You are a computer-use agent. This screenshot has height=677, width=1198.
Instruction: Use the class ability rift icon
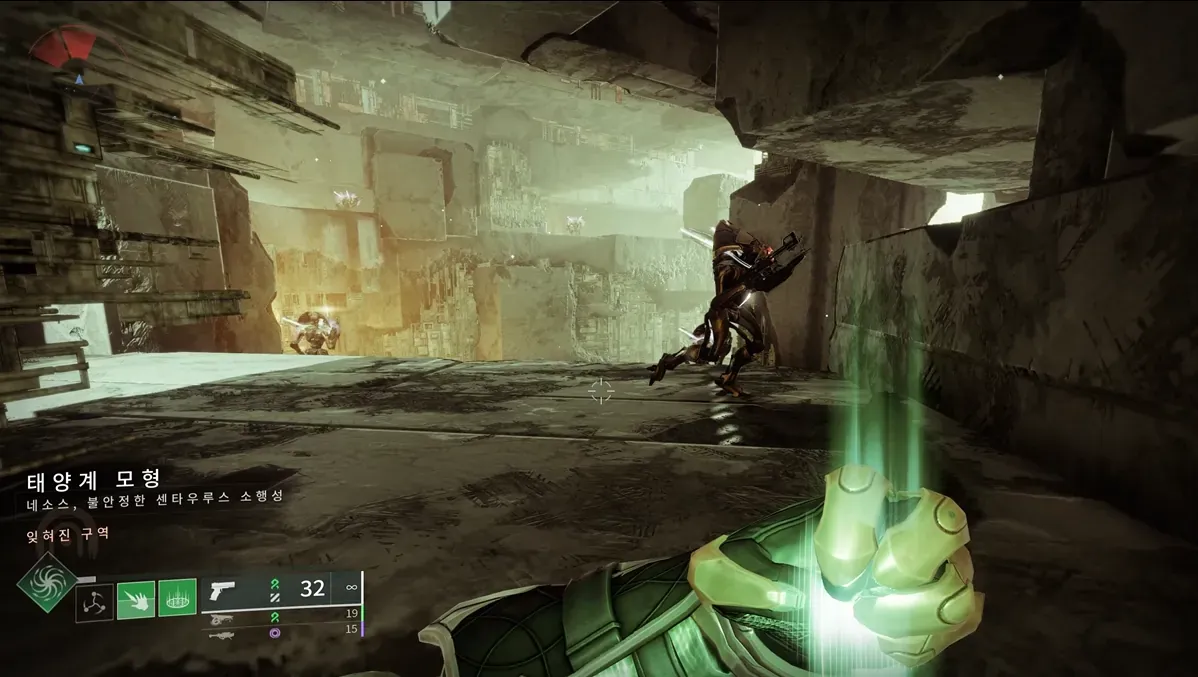[176, 599]
